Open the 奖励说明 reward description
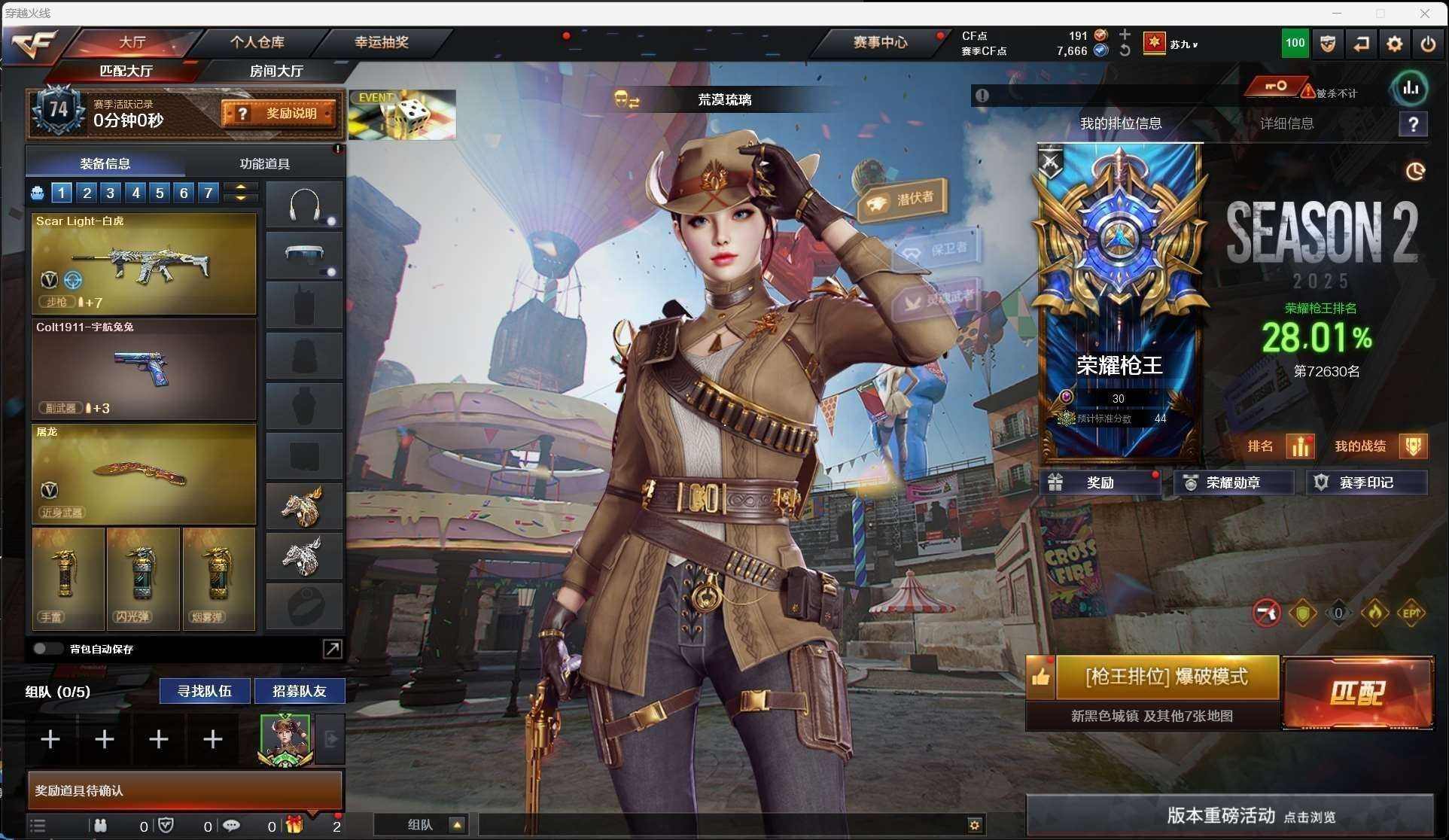Image resolution: width=1449 pixels, height=840 pixels. click(279, 114)
